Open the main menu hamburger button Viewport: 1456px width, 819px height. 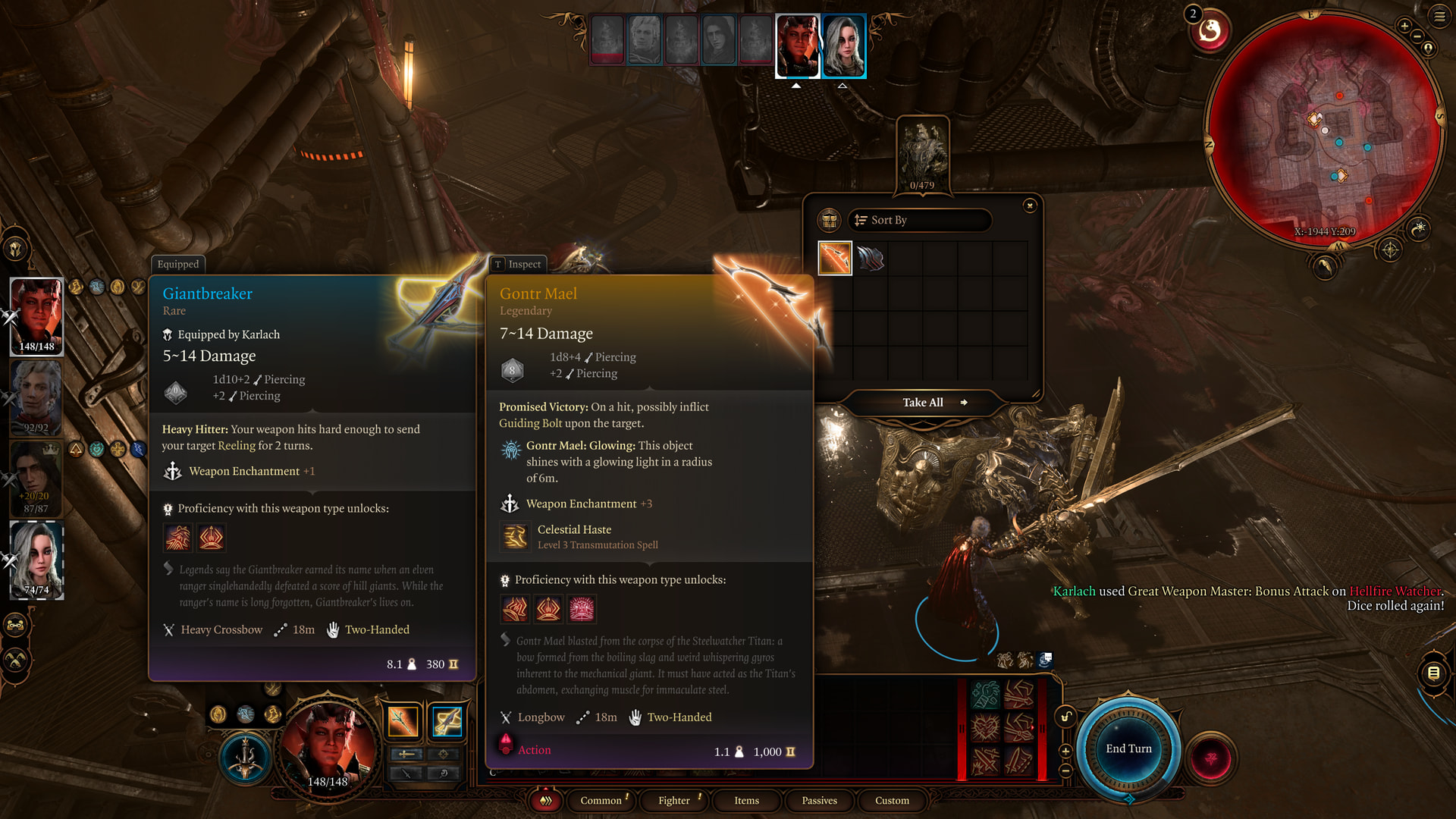1439,15
